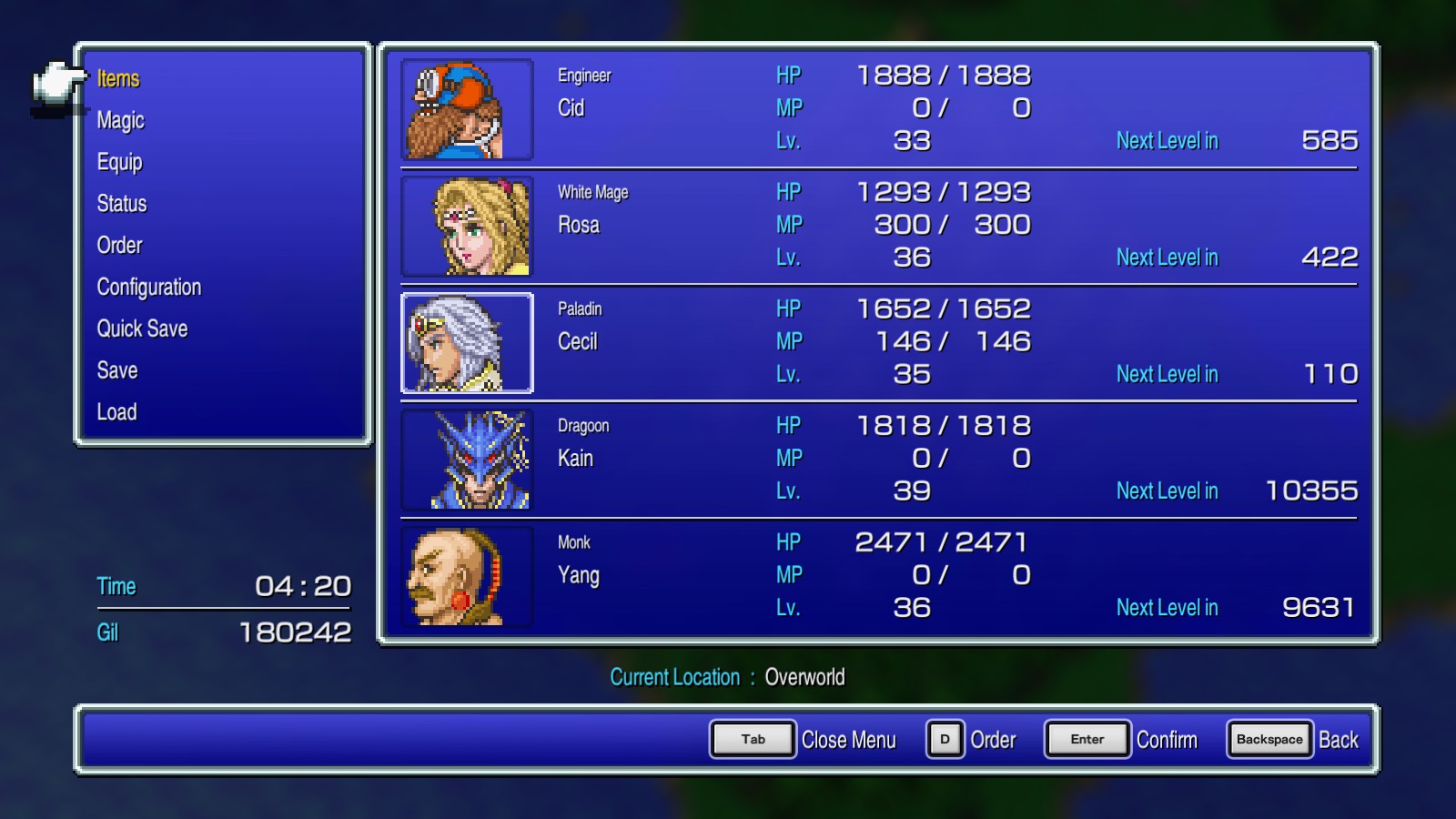
Task: Click the Current Location Overworld text
Action: pos(729,677)
